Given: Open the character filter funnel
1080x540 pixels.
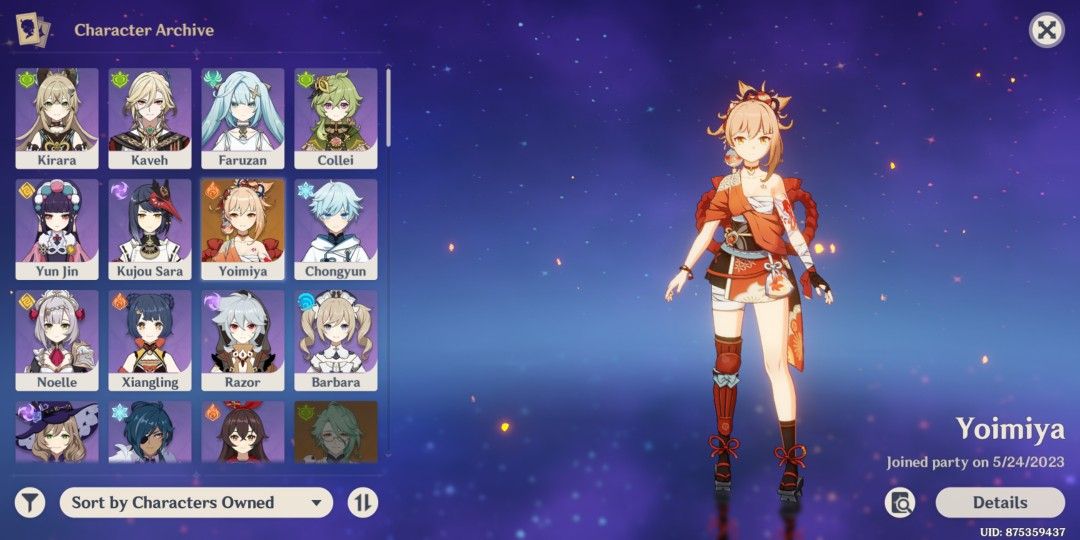Looking at the screenshot, I should [x=30, y=502].
